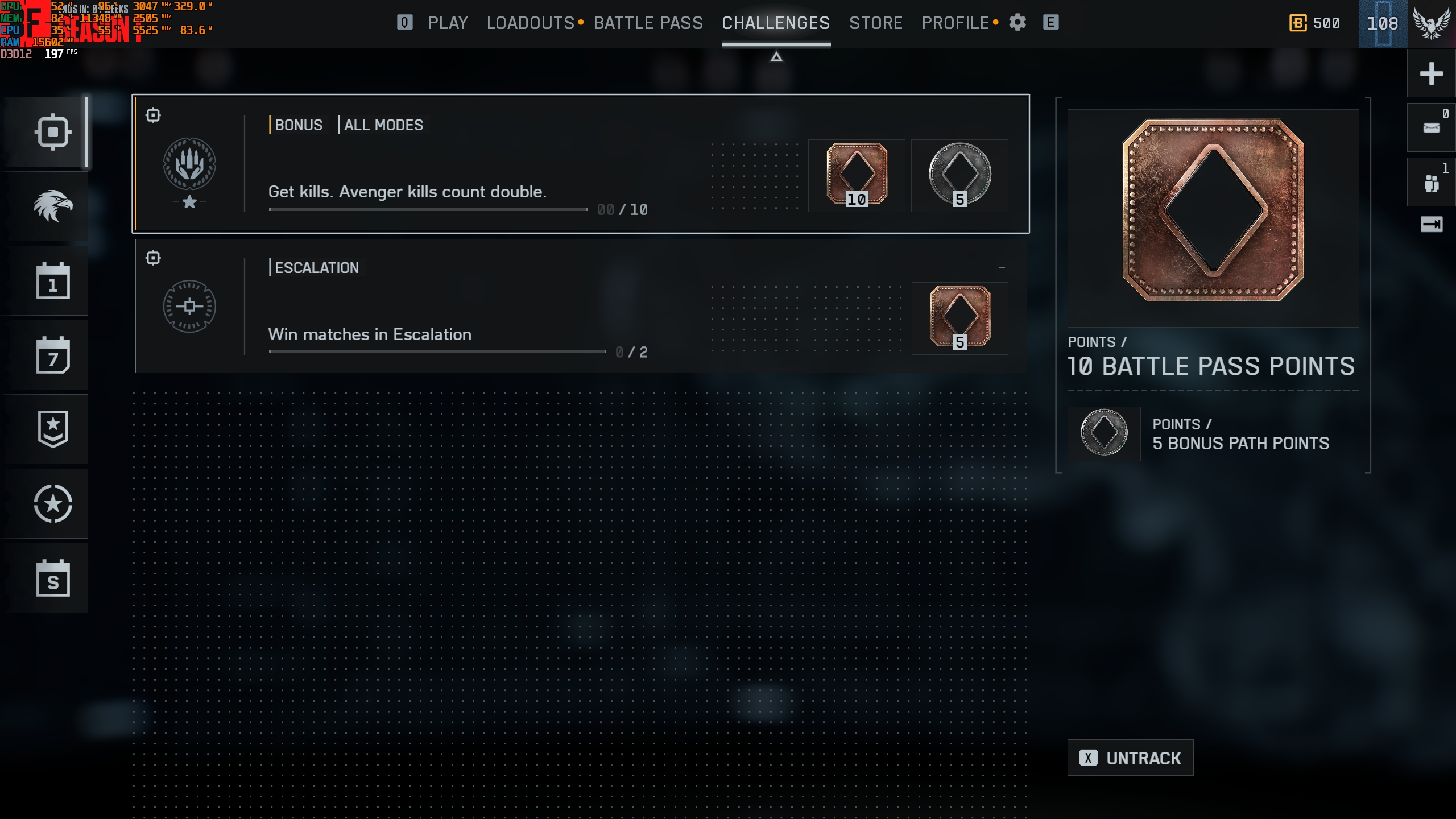Switch to the LOADOUTS tab
This screenshot has width=1456, height=819.
(530, 23)
